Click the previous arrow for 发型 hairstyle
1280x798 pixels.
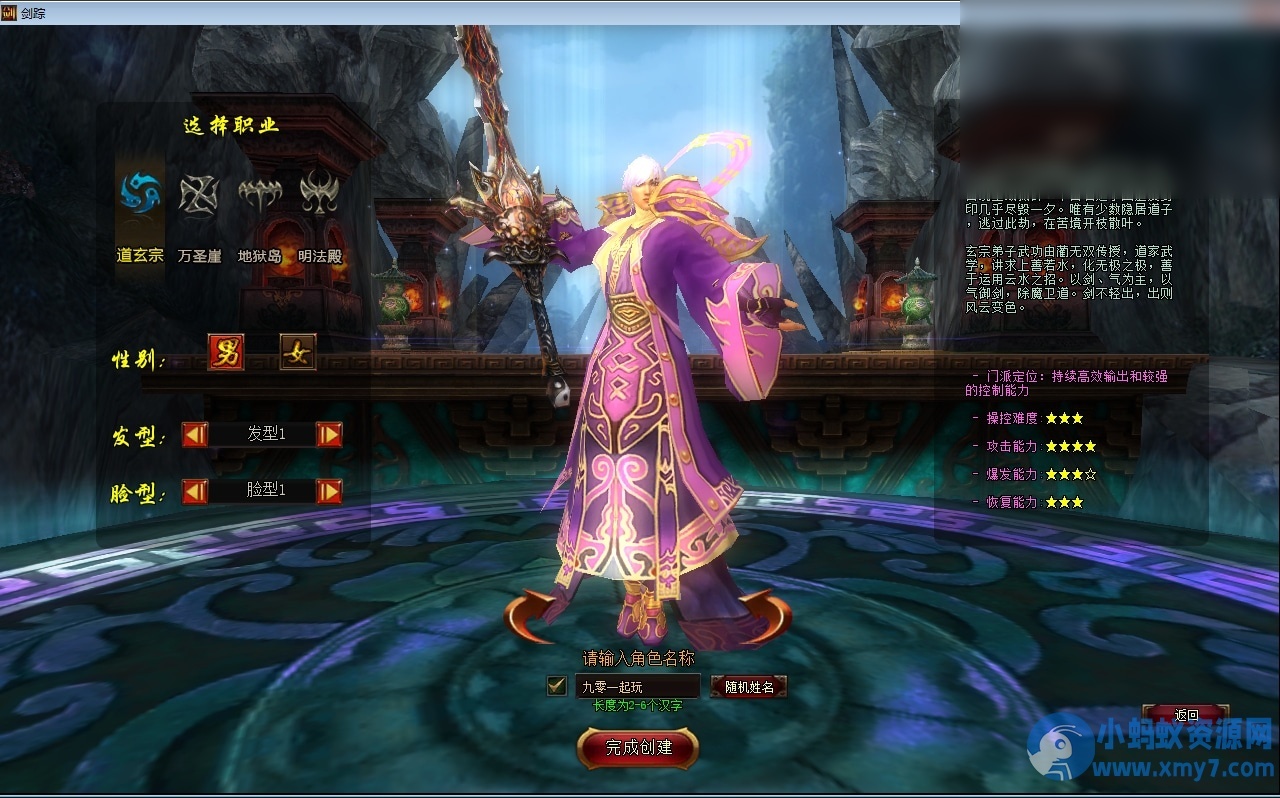[193, 434]
